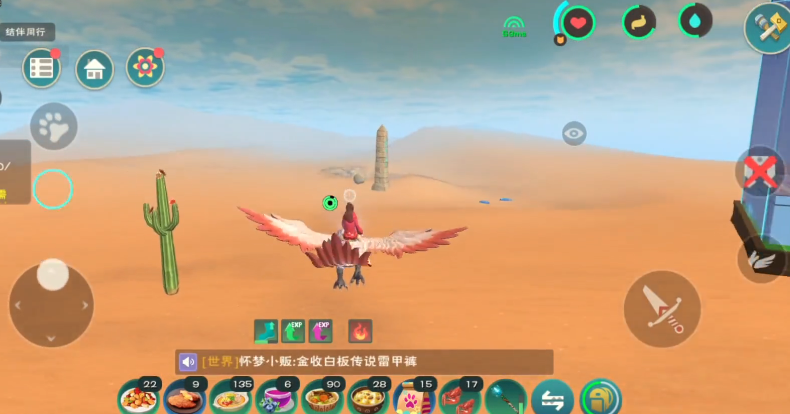
Task: Tap the house home button
Action: [x=94, y=68]
